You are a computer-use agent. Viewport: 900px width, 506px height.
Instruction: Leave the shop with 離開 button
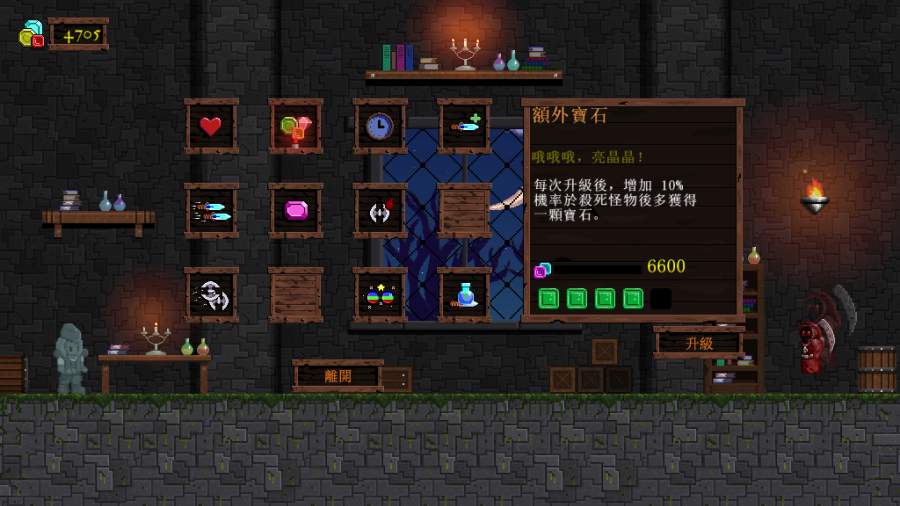click(x=337, y=377)
